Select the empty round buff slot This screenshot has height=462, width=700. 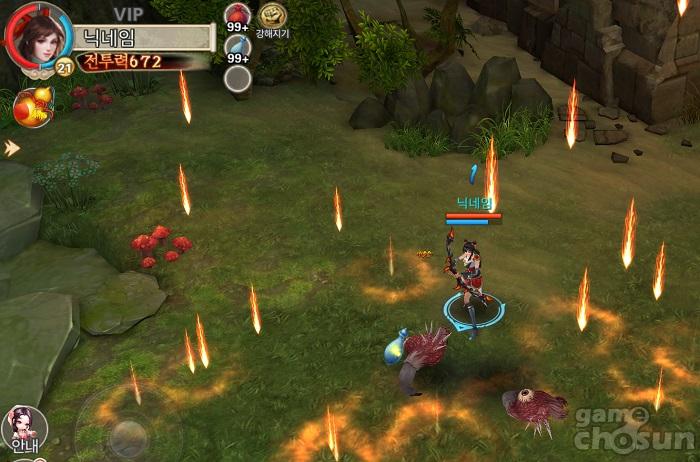[237, 79]
